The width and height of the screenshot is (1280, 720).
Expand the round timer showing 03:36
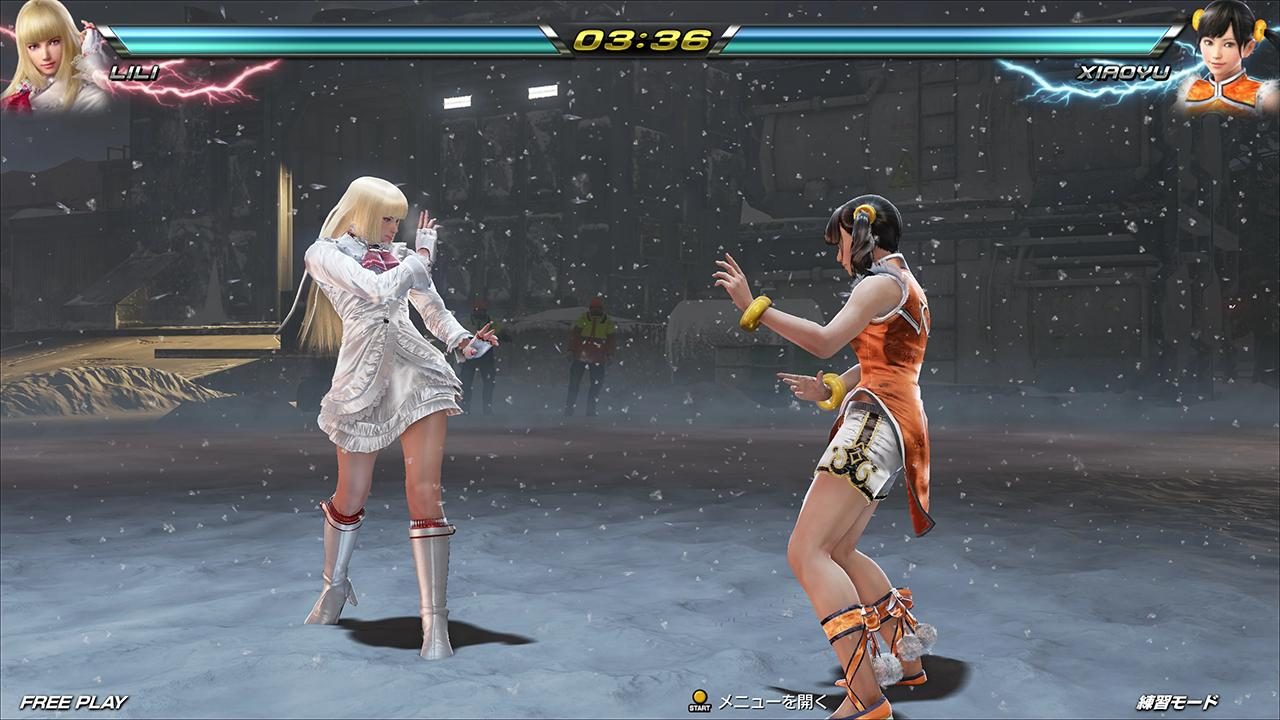(x=640, y=40)
